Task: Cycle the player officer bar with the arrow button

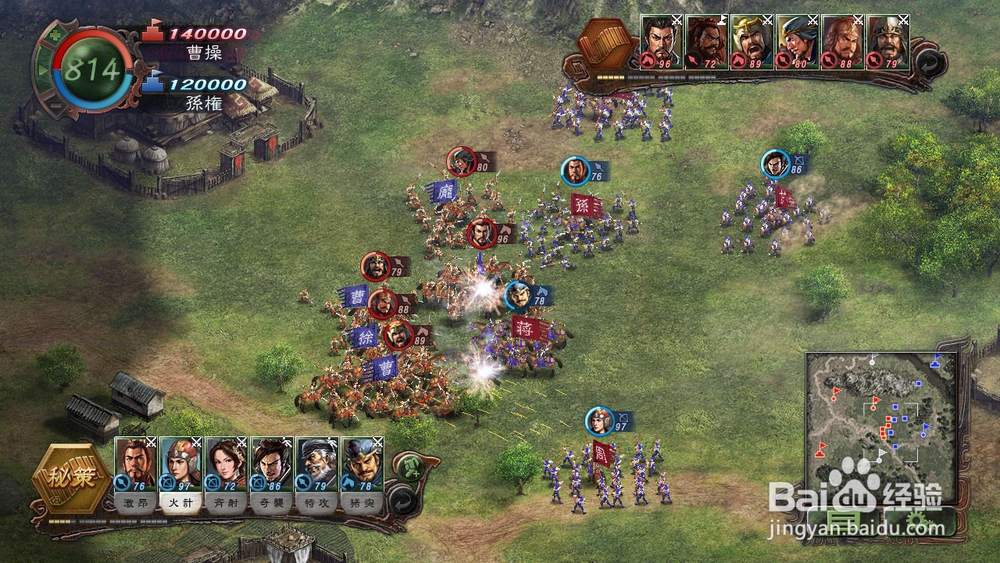Action: pos(402,500)
